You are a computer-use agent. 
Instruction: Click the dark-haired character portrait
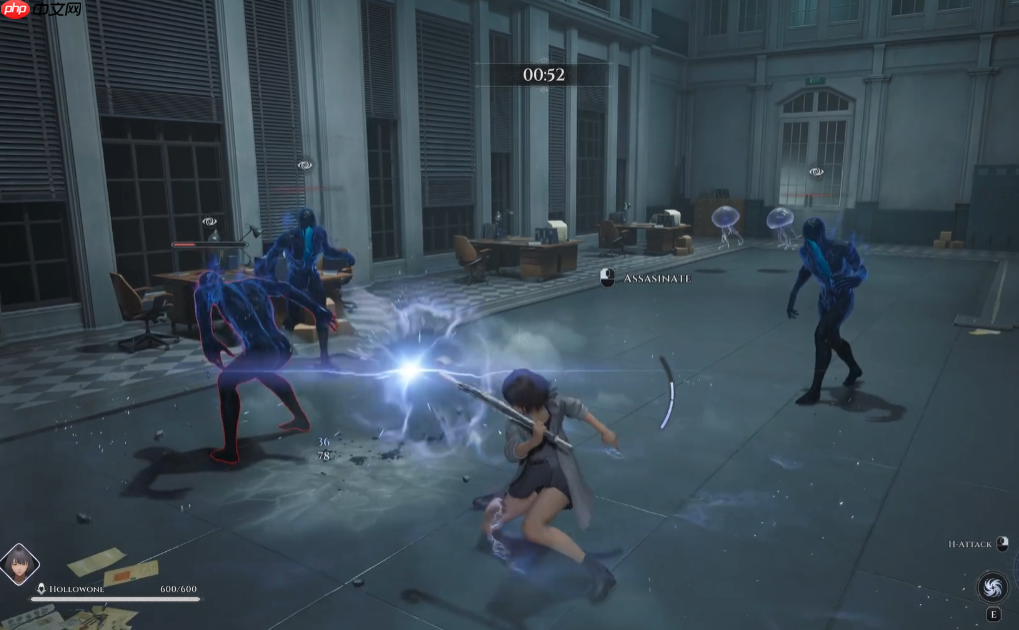click(x=19, y=564)
